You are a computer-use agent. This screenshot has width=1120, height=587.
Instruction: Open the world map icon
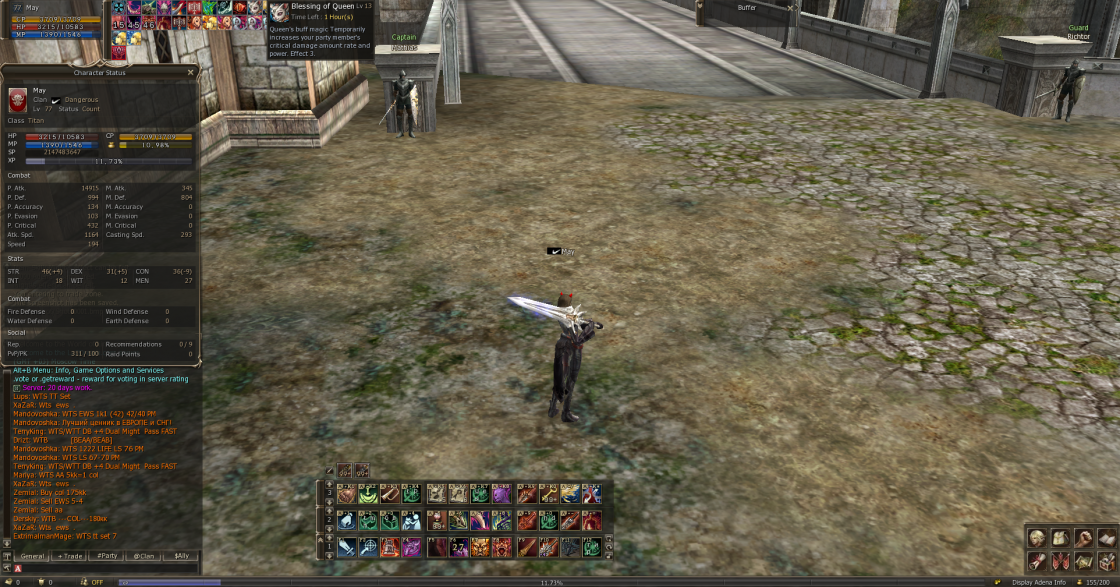coord(1083,561)
